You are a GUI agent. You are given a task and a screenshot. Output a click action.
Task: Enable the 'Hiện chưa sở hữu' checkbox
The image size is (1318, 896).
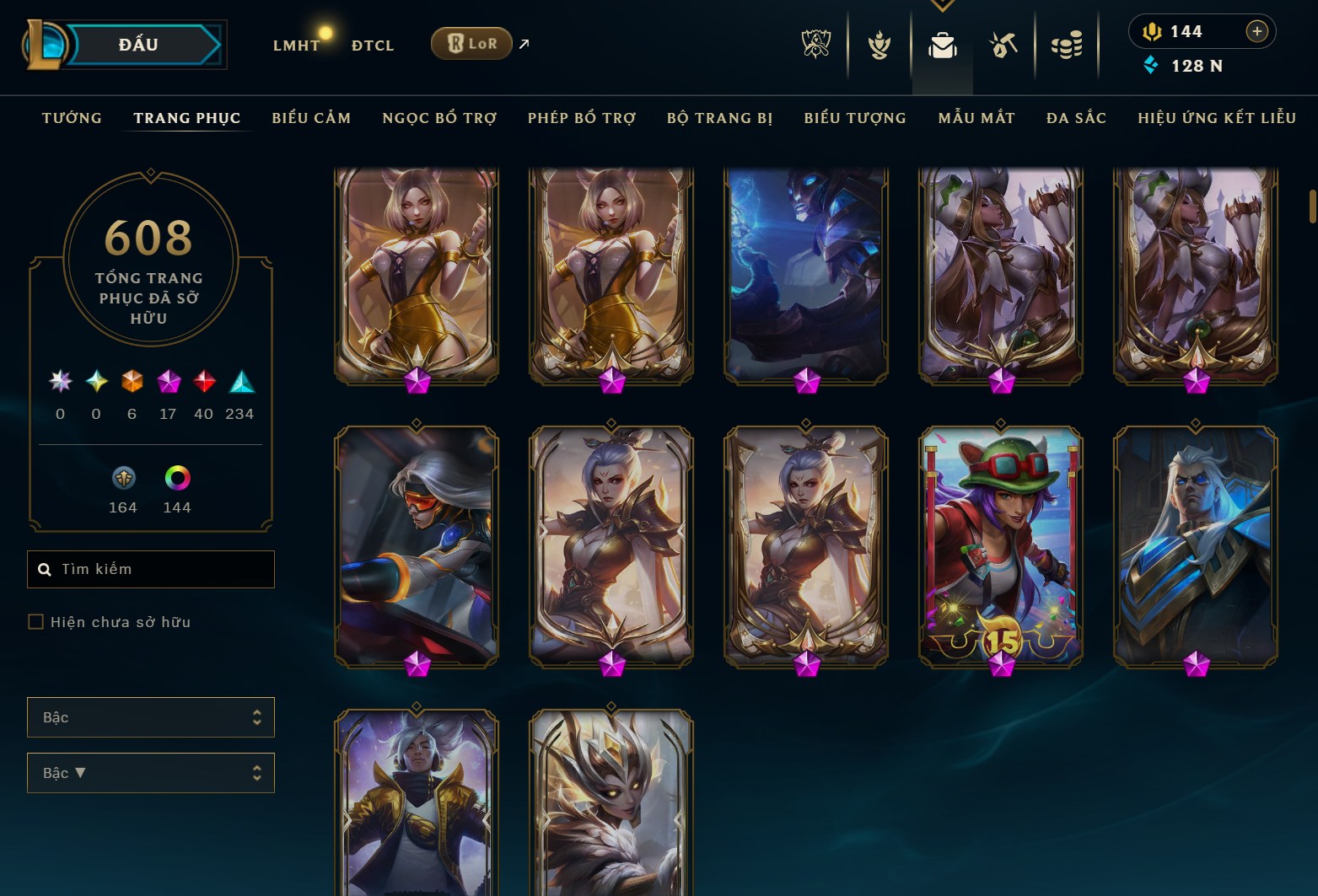pos(36,621)
